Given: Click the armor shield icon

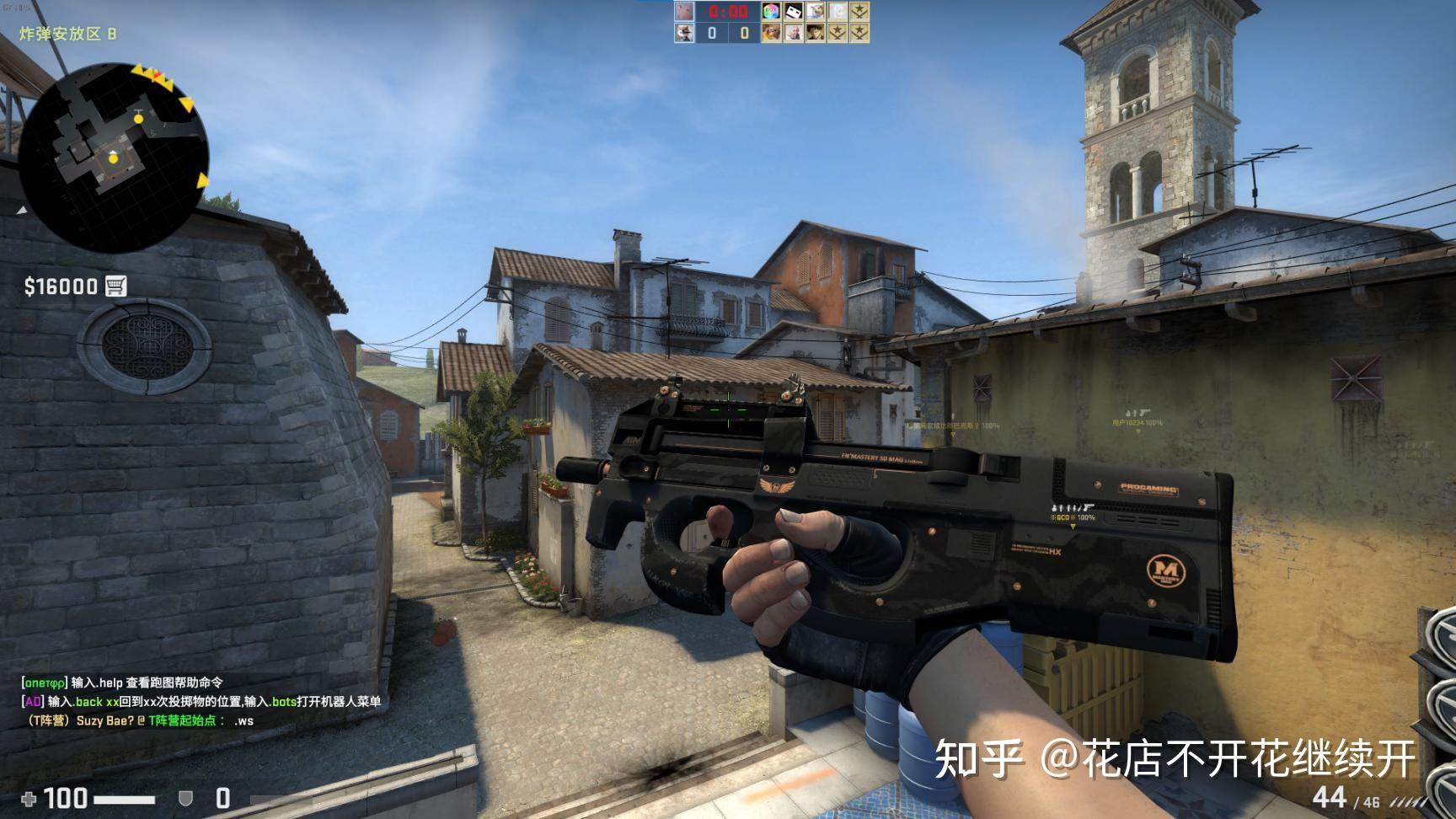Looking at the screenshot, I should (185, 800).
